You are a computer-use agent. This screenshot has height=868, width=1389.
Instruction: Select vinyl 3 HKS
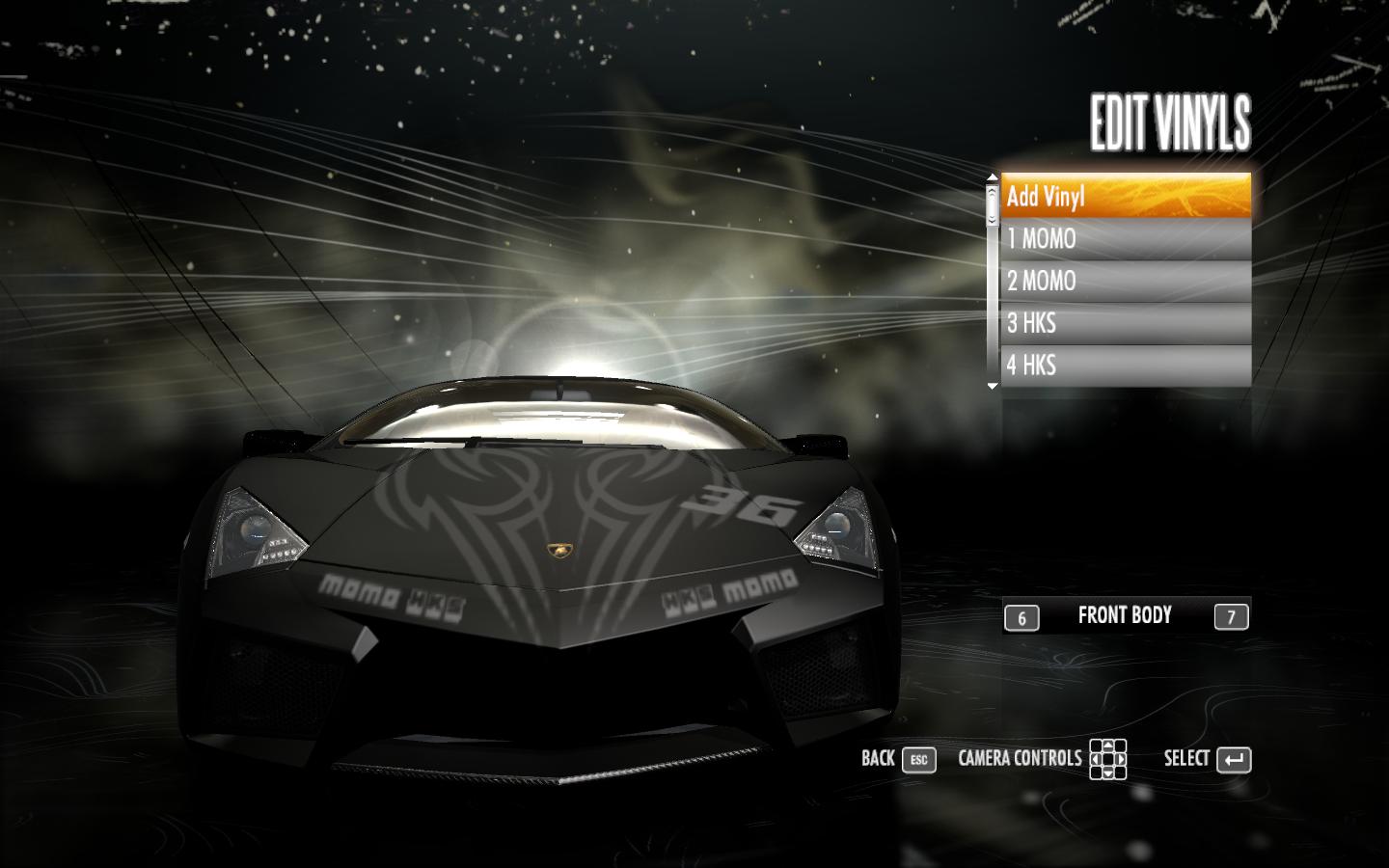coord(1125,323)
